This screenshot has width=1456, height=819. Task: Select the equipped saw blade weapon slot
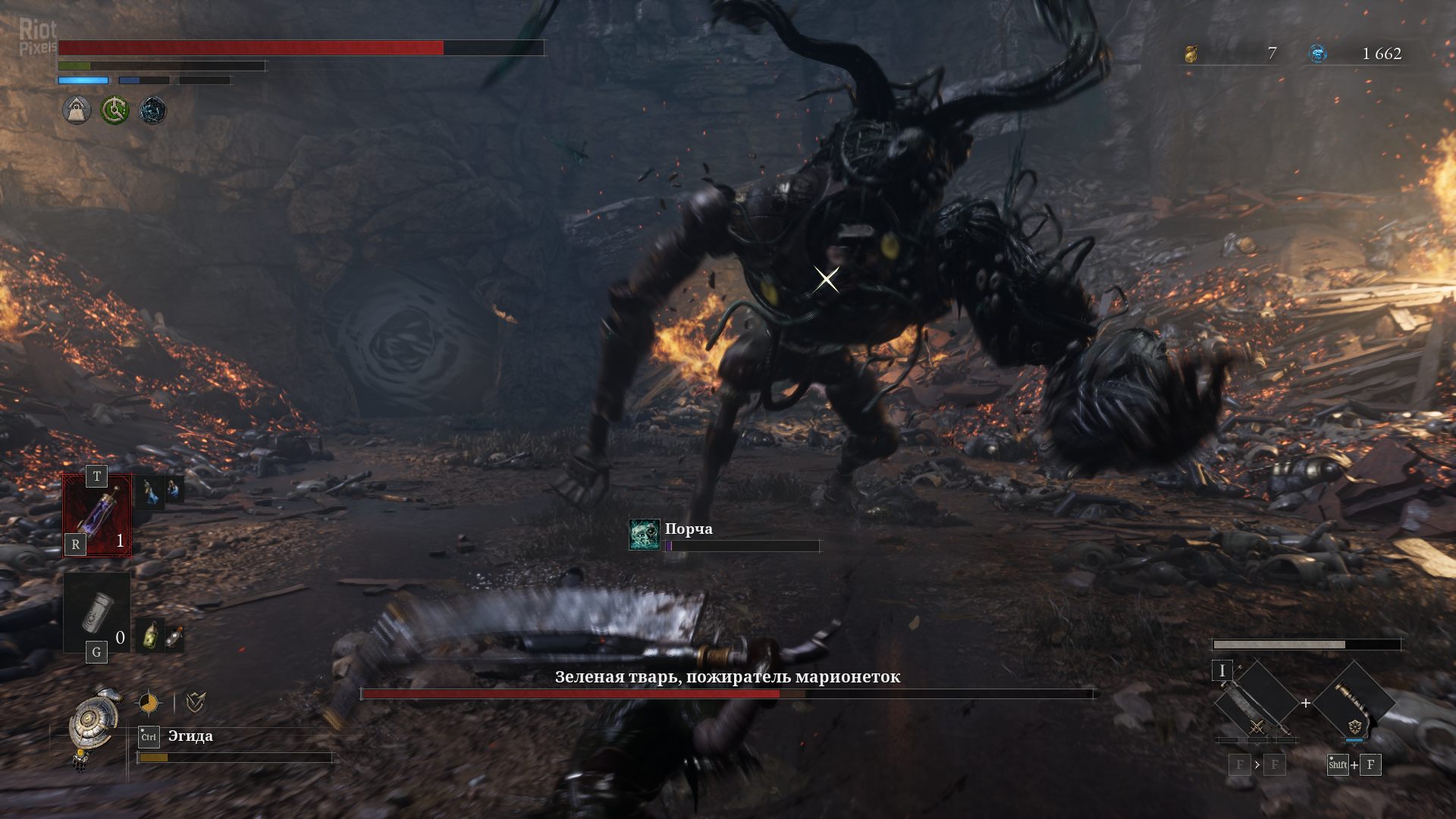click(x=1255, y=703)
